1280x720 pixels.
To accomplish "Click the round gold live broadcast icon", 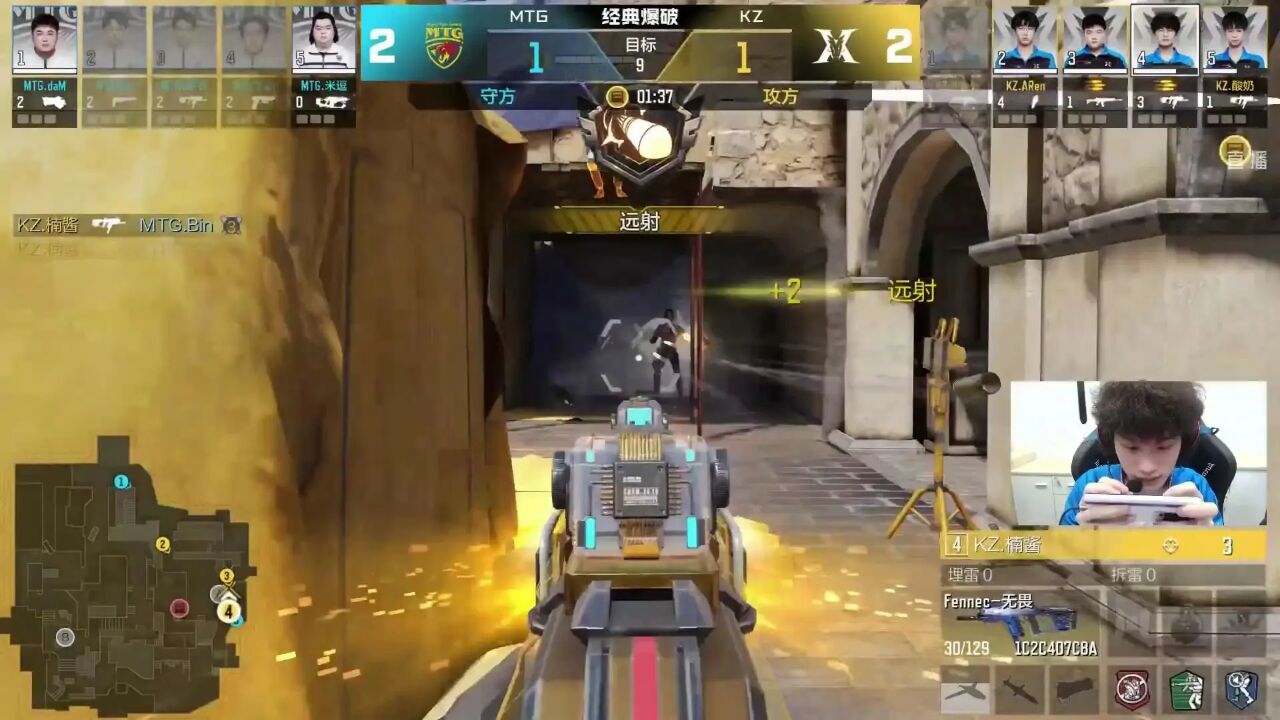I will coord(1235,151).
